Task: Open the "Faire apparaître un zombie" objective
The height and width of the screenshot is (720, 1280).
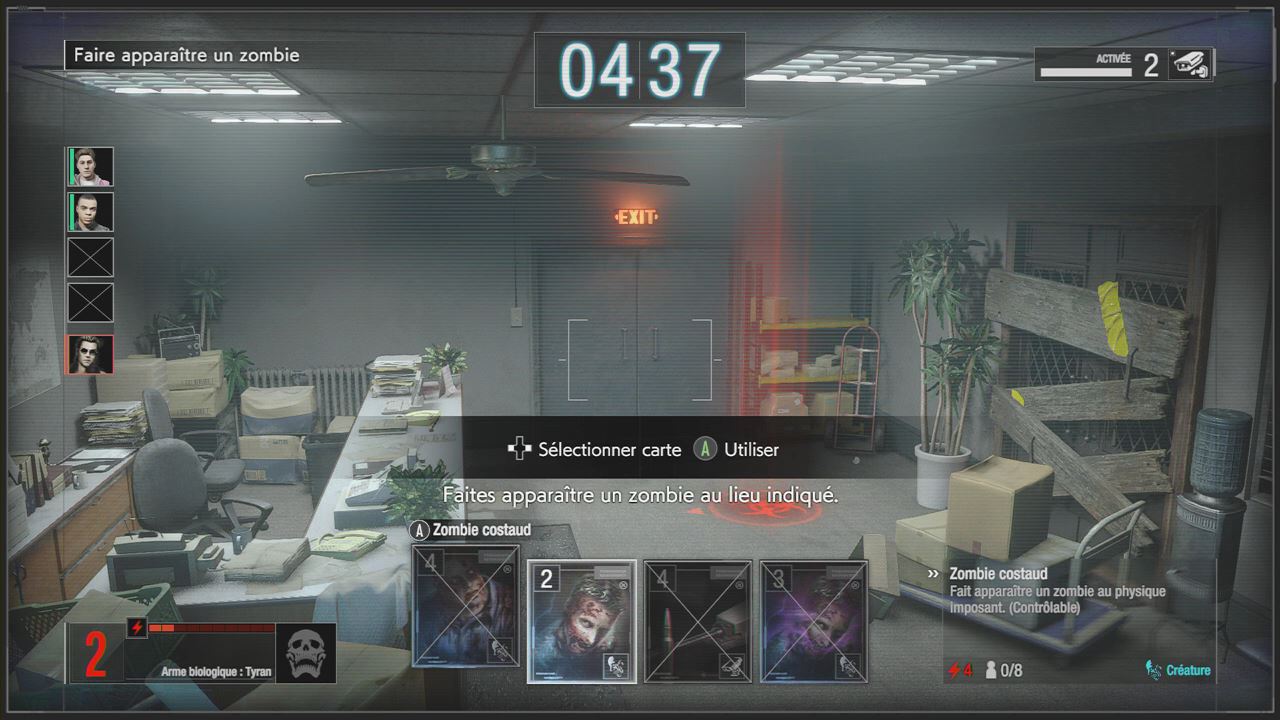Action: (x=184, y=55)
